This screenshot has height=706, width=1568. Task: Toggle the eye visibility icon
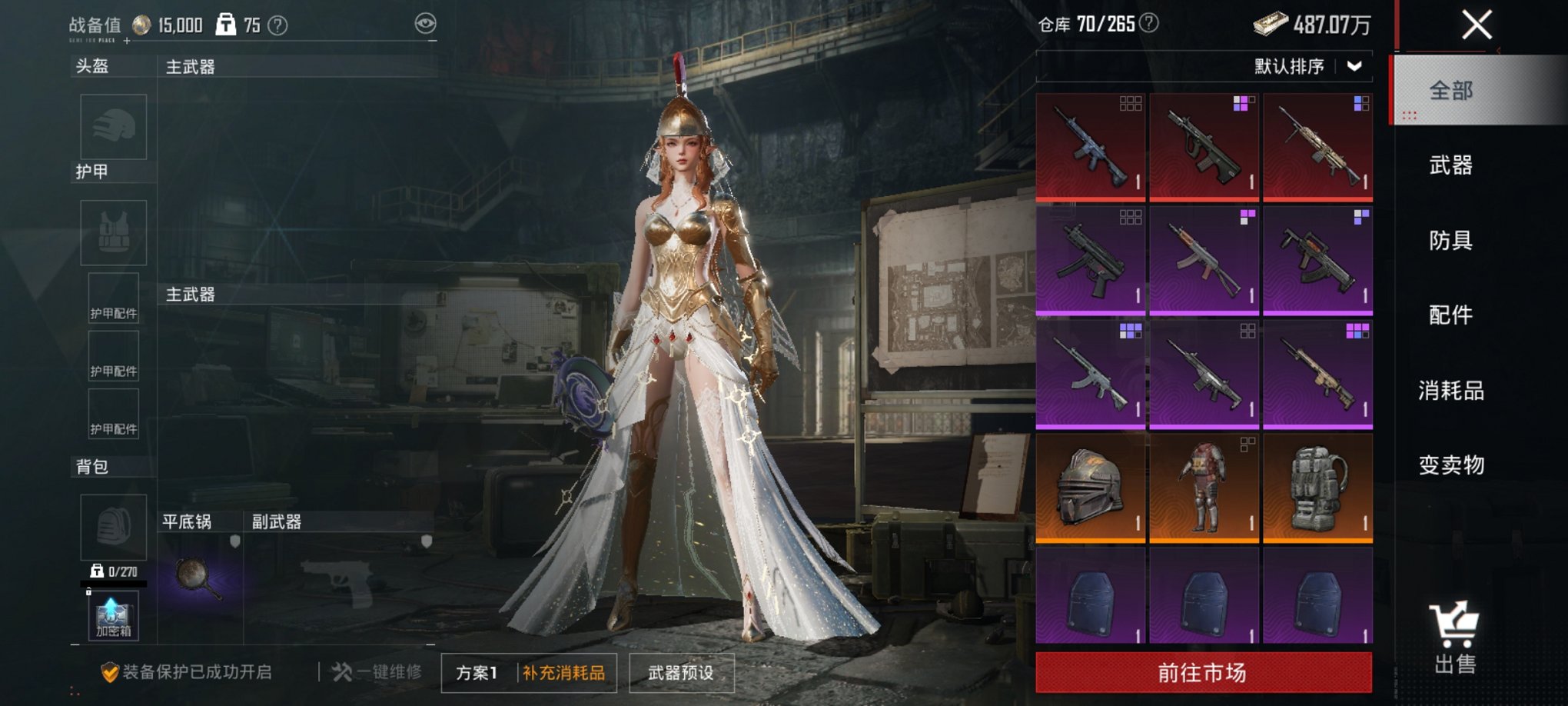click(425, 24)
